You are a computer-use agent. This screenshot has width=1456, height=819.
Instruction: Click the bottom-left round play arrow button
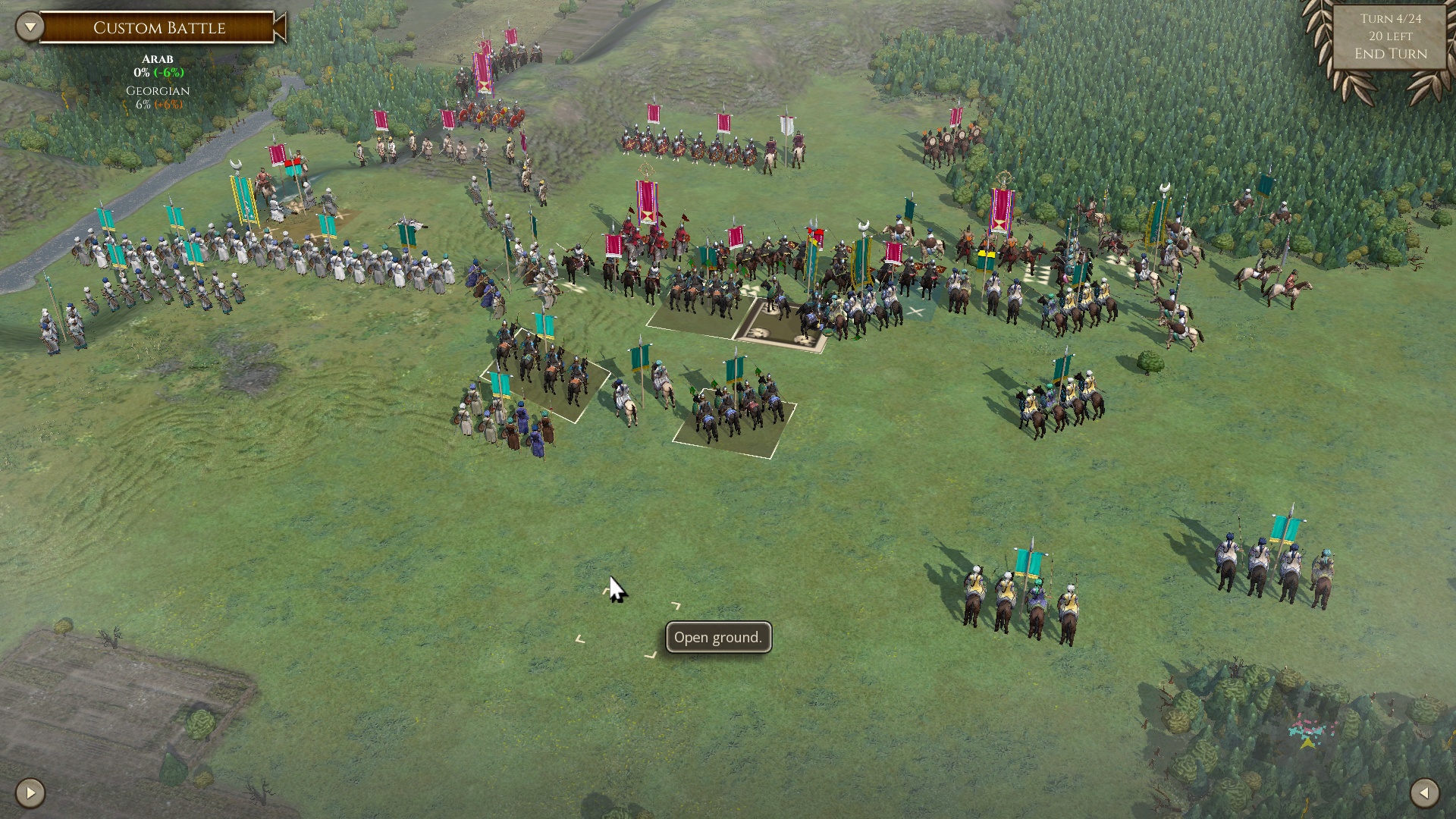(x=30, y=793)
